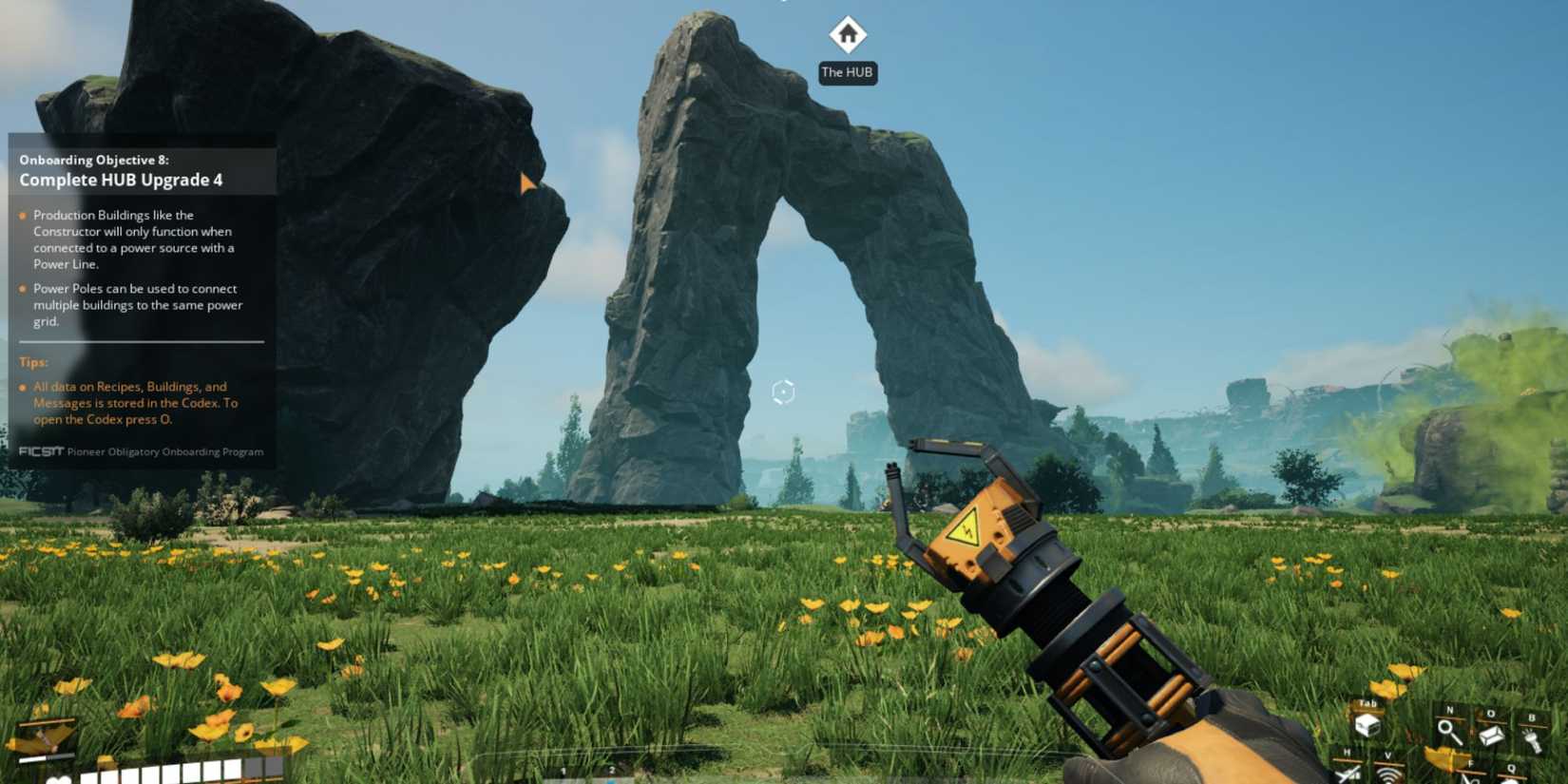Click the Complete HUB Upgrade 4 objective header
The height and width of the screenshot is (784, 1568).
[122, 179]
